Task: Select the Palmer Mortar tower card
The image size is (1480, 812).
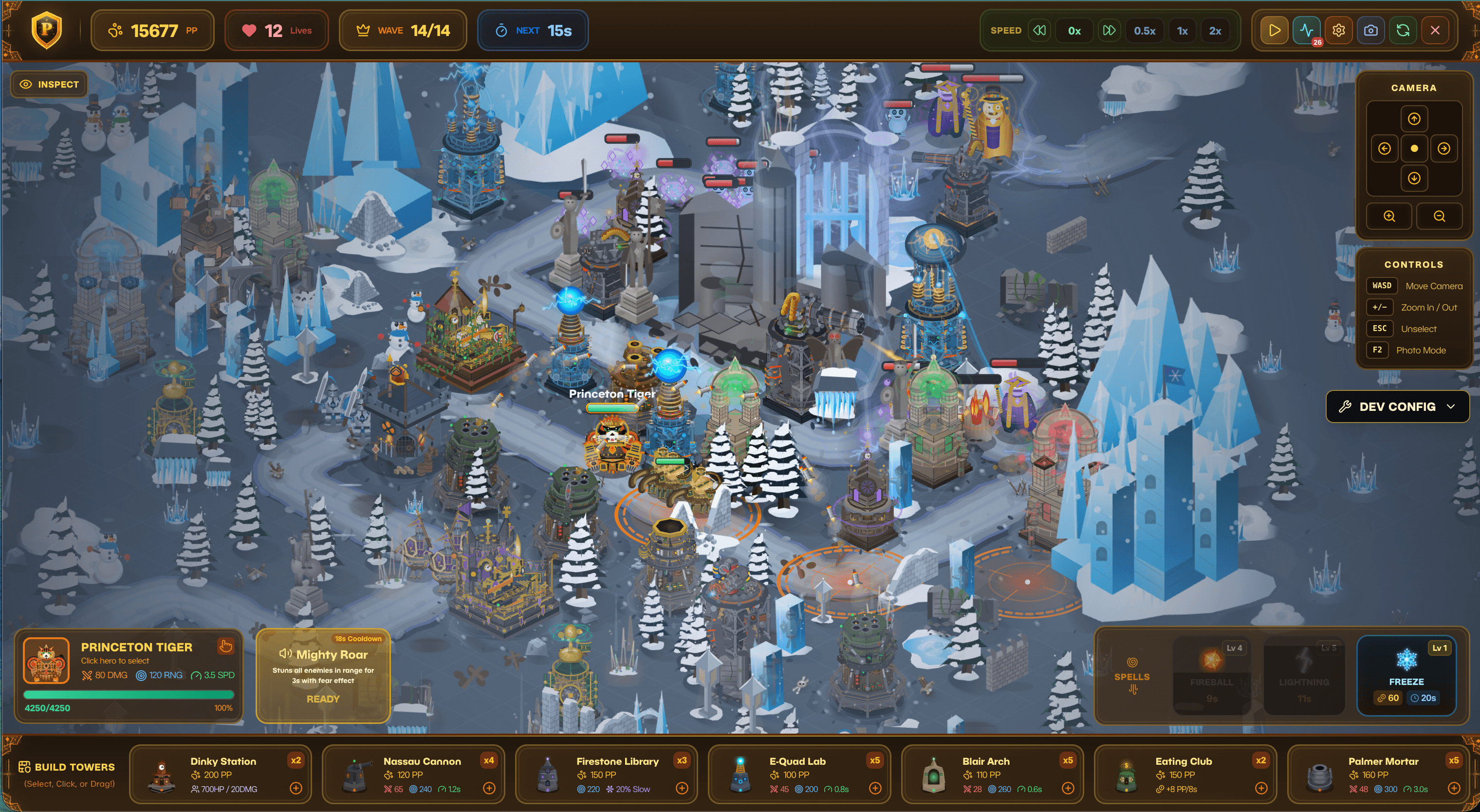Action: (x=1374, y=774)
